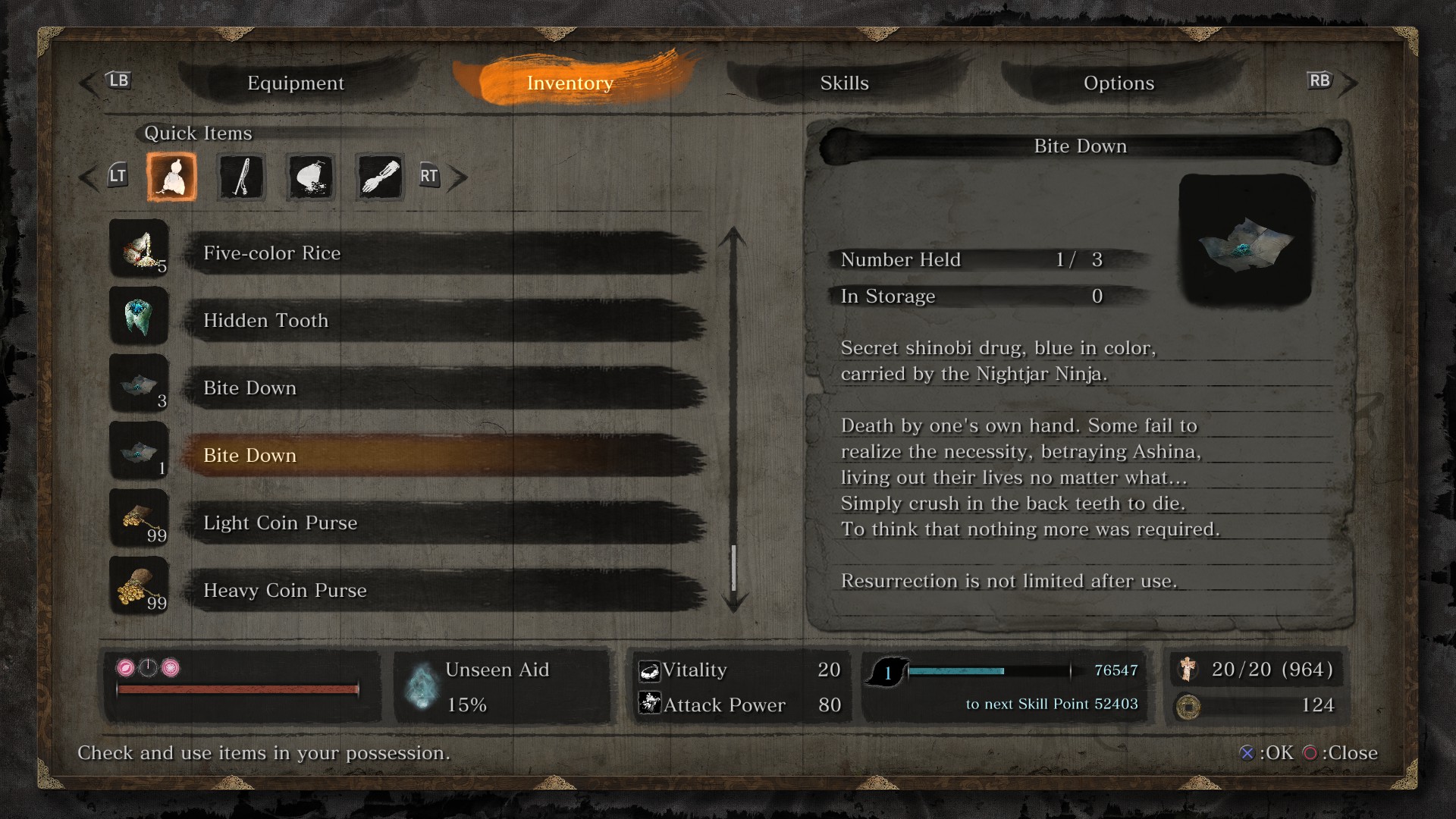Select the Vitality stat icon

(648, 670)
